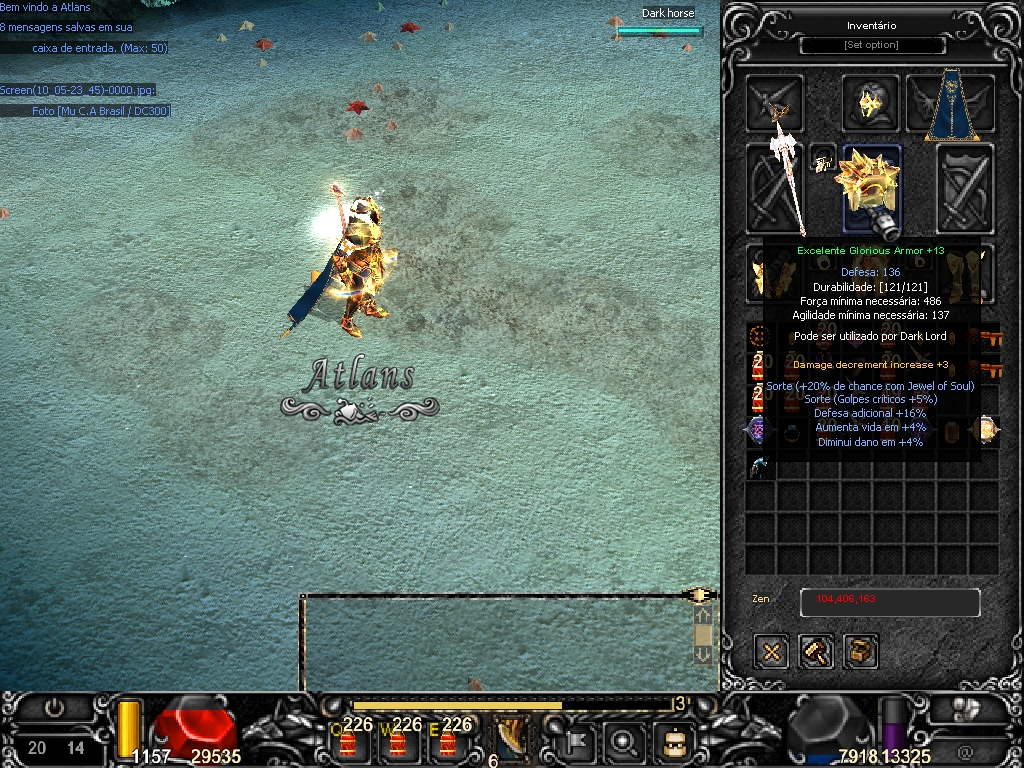Select the small pet item in the inventory grid
The width and height of the screenshot is (1024, 768).
tap(761, 465)
